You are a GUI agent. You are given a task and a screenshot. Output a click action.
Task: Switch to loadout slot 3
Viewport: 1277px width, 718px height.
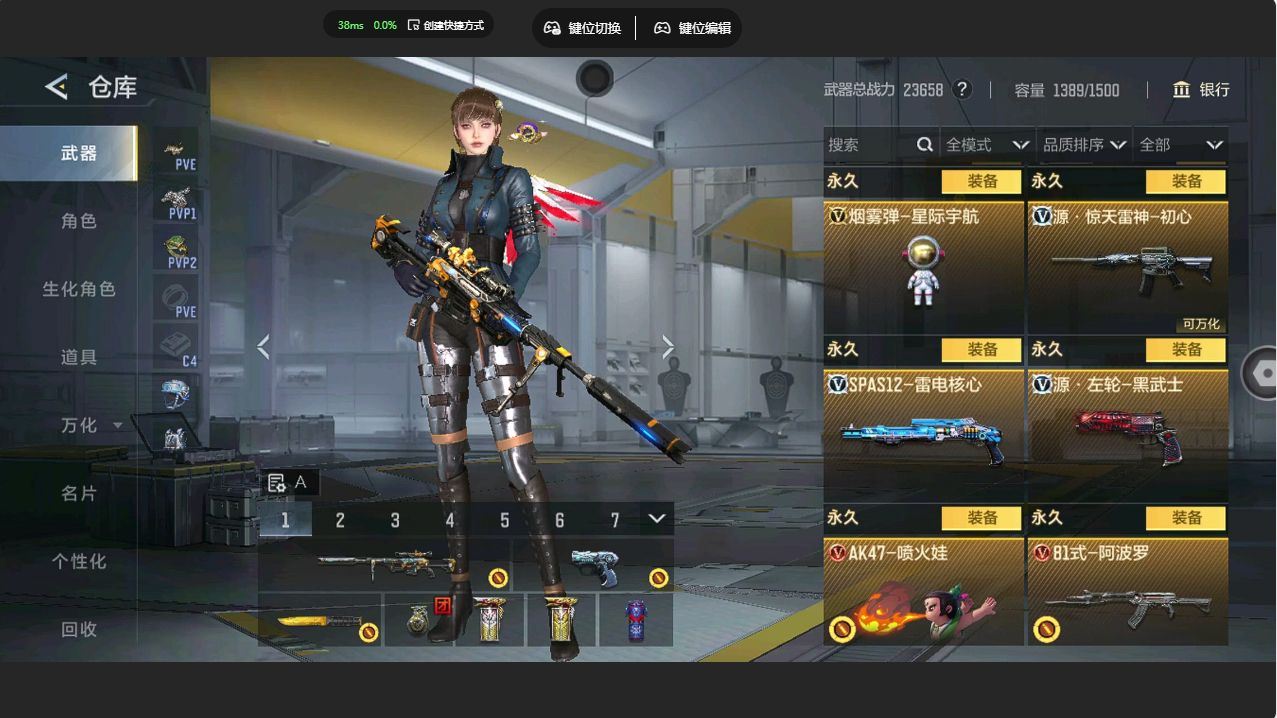(395, 520)
